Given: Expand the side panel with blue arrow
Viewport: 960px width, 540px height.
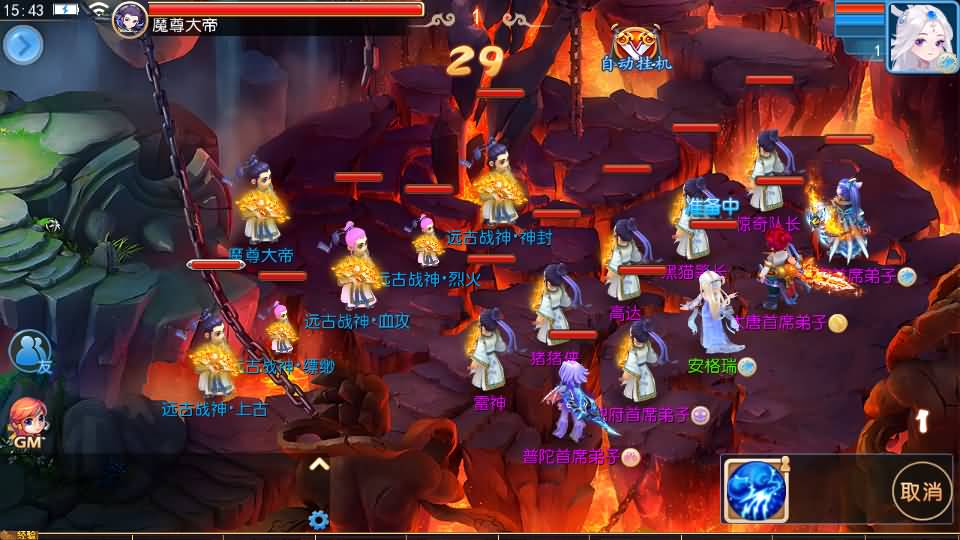Looking at the screenshot, I should [x=23, y=45].
